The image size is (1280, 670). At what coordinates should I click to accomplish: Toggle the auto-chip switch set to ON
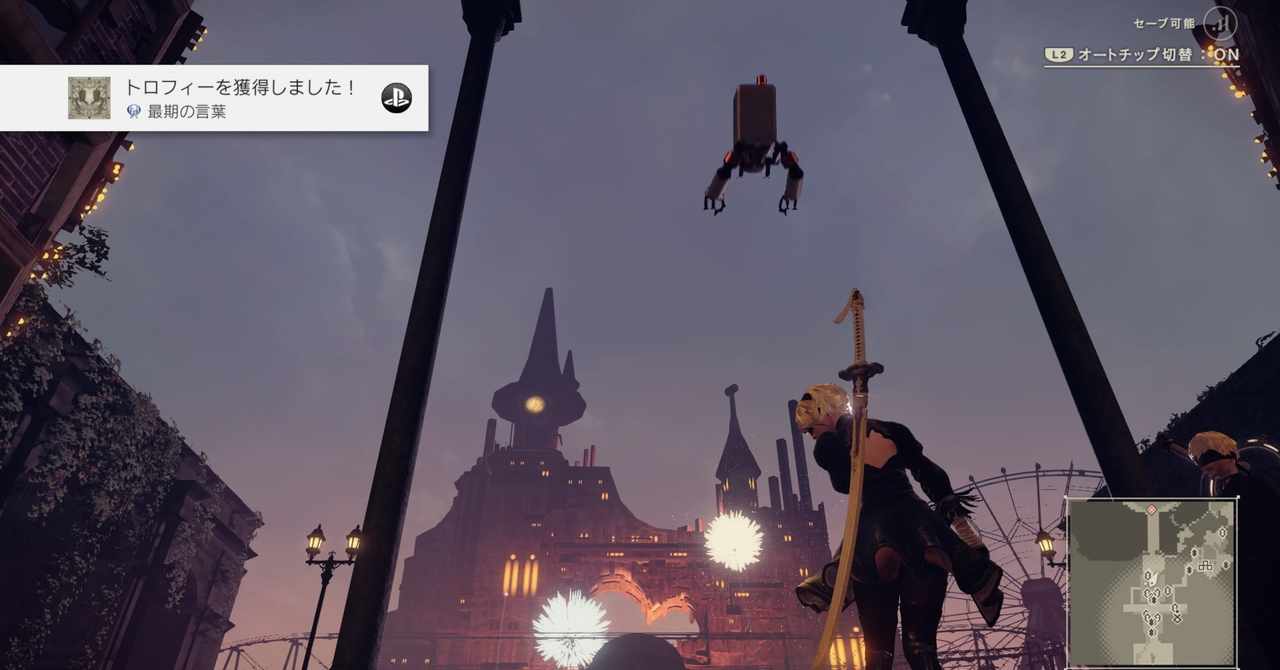(x=1142, y=55)
